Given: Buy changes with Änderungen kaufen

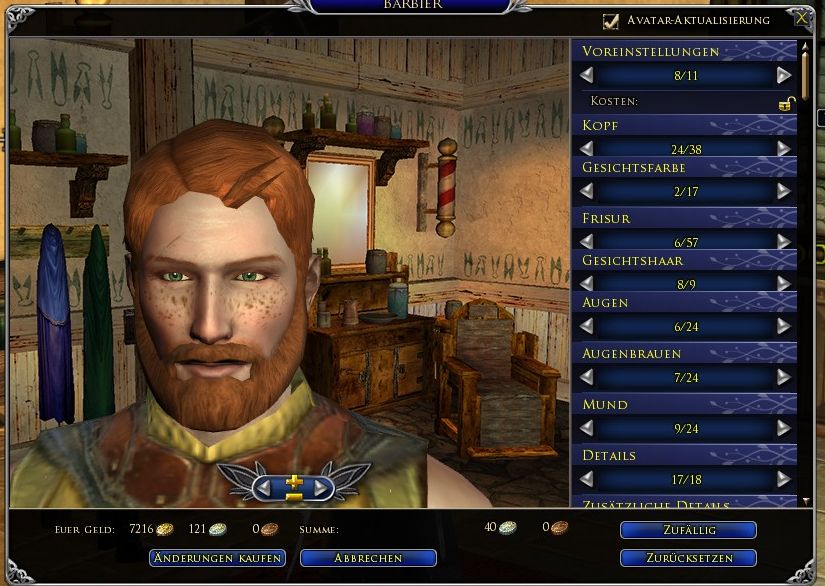Looking at the screenshot, I should coord(217,558).
